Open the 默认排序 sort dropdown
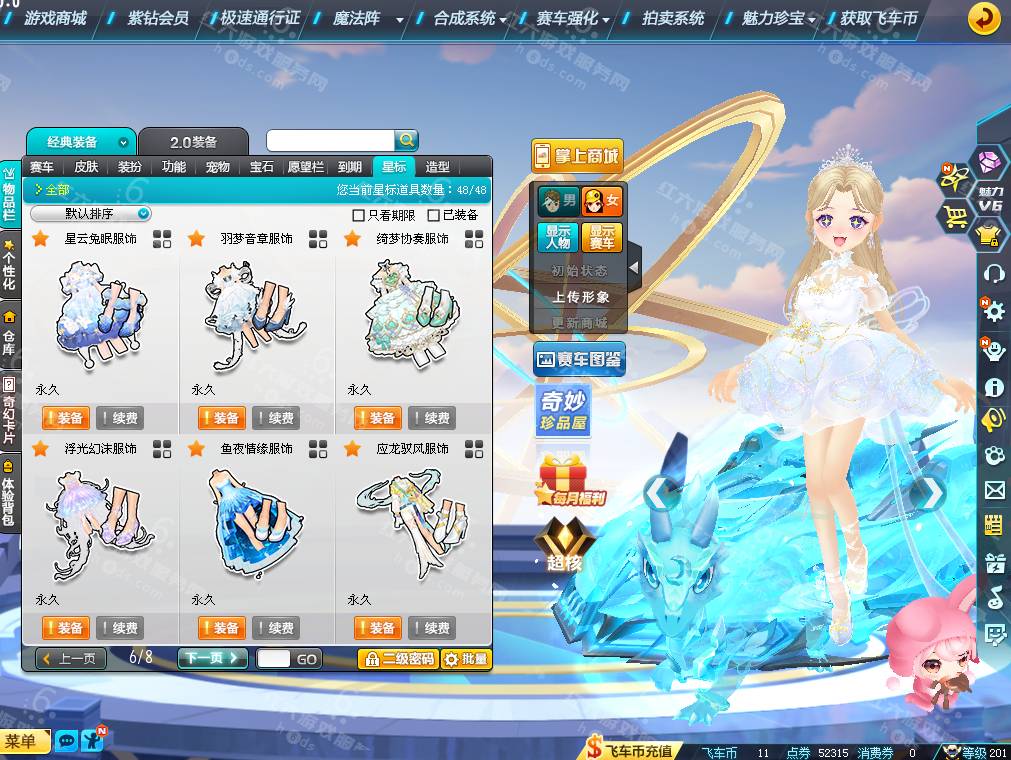The image size is (1011, 760). click(x=91, y=214)
